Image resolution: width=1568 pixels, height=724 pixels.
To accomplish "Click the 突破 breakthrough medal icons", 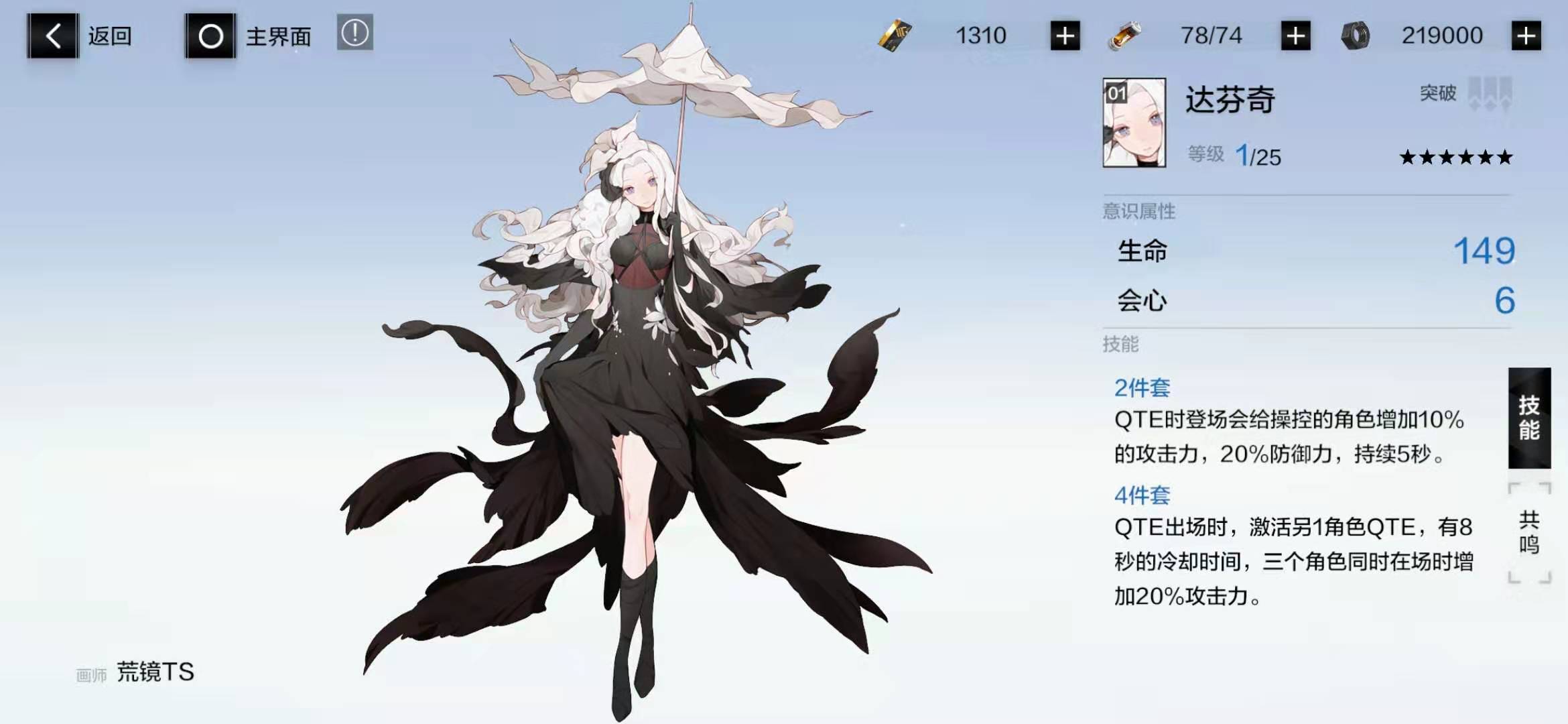I will click(x=1484, y=95).
